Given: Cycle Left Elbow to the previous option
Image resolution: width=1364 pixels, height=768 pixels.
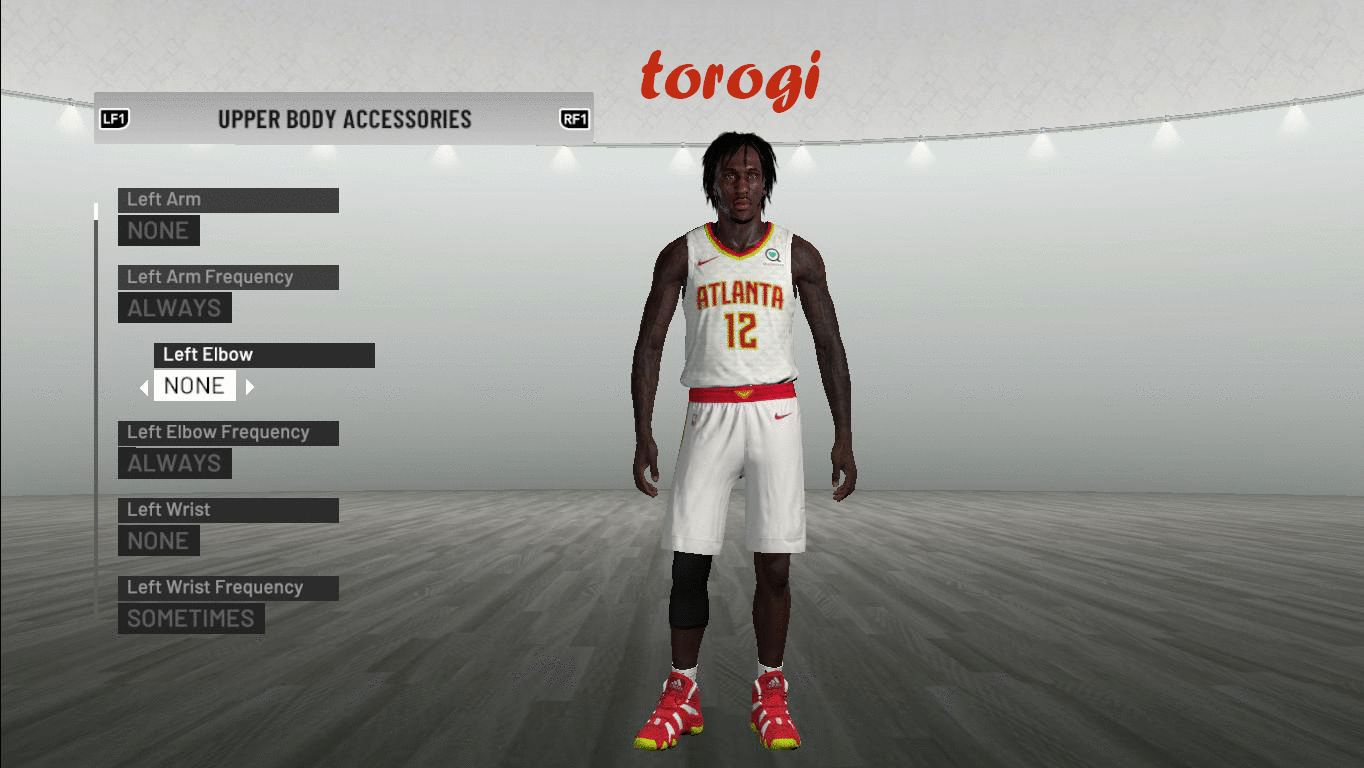Looking at the screenshot, I should (x=144, y=387).
